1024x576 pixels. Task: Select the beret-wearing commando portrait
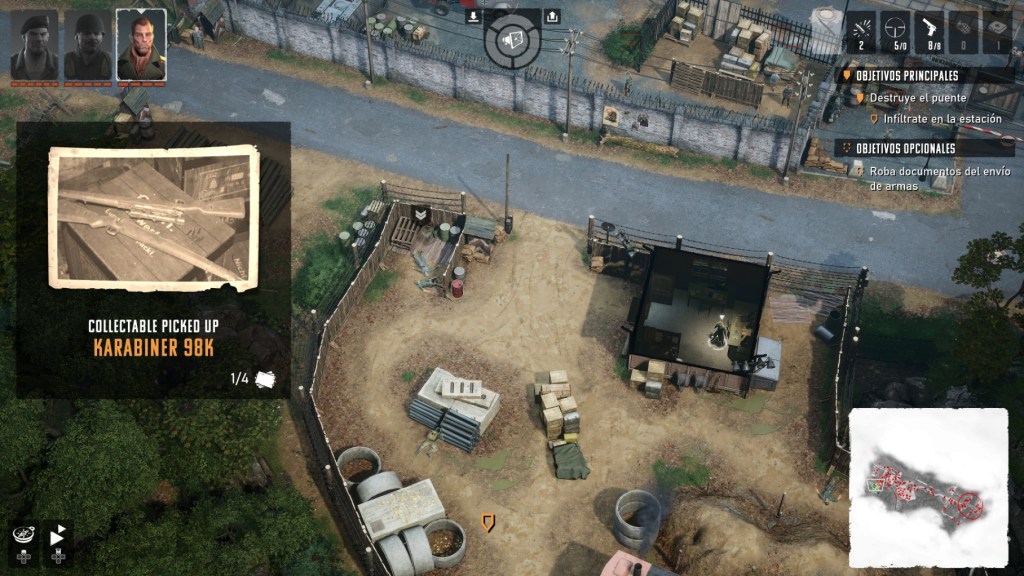tap(34, 45)
